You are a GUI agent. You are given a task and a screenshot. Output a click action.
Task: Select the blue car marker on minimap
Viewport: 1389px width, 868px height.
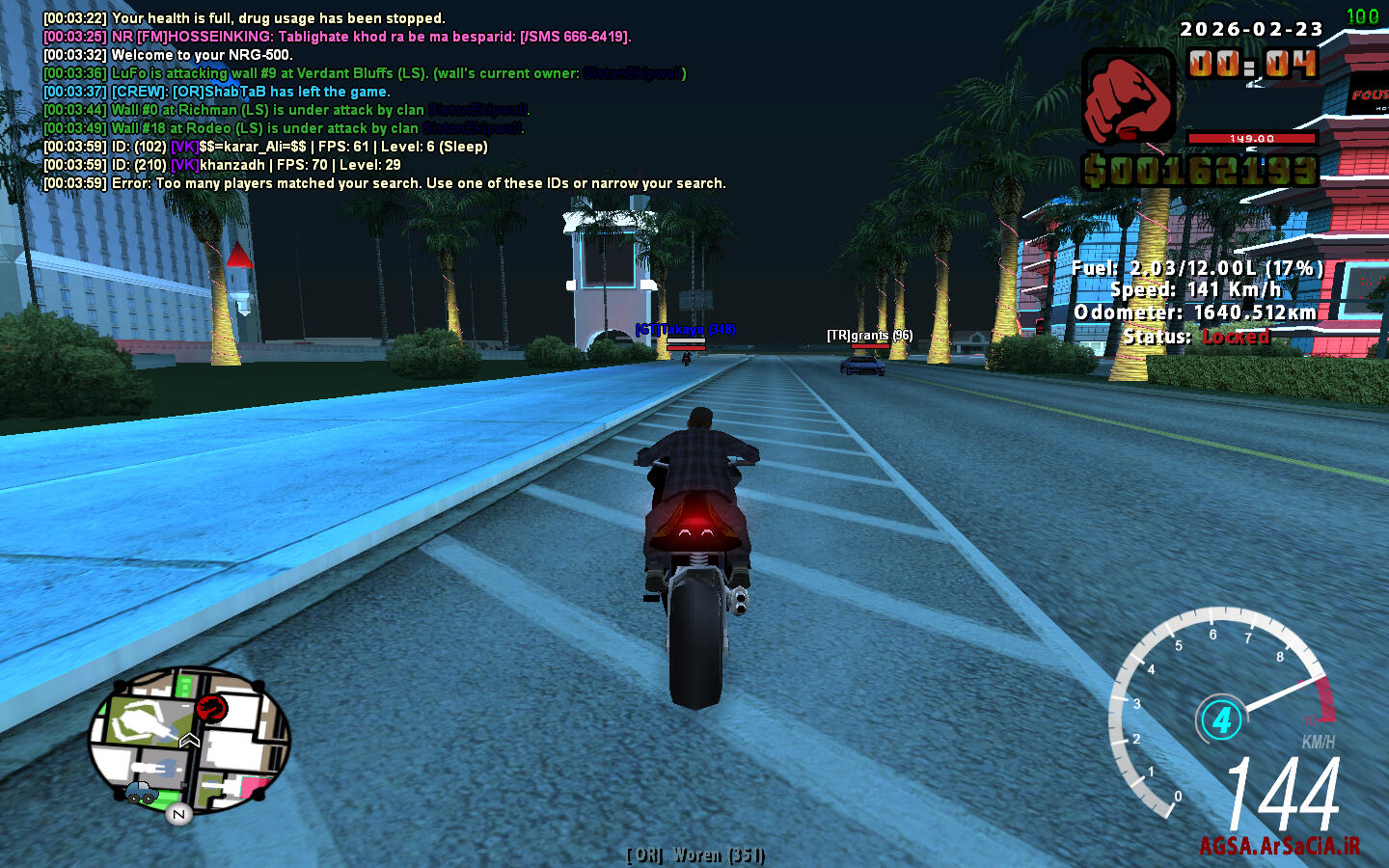point(141,793)
